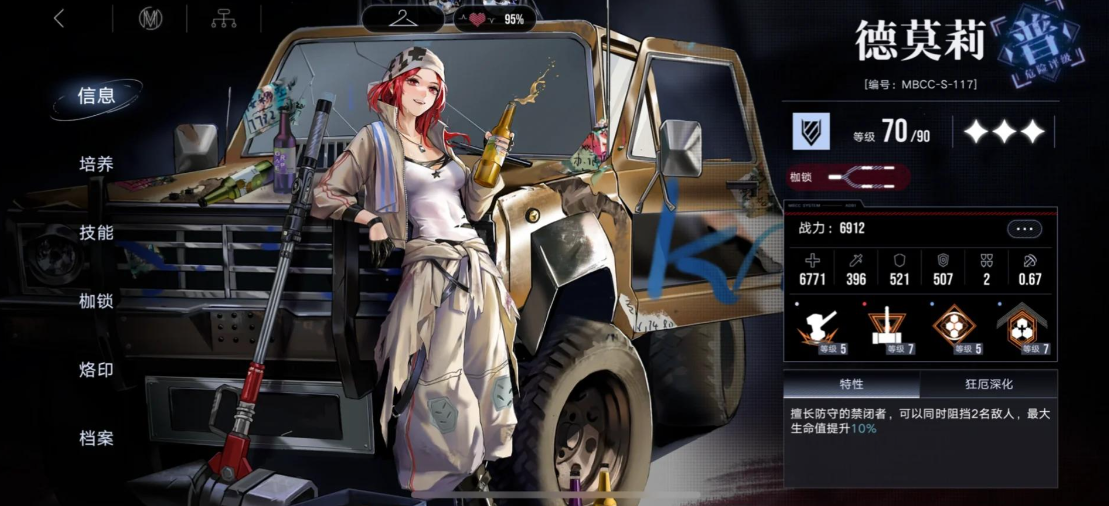Open the heart 95% affinity button
1109x506 pixels.
click(493, 19)
